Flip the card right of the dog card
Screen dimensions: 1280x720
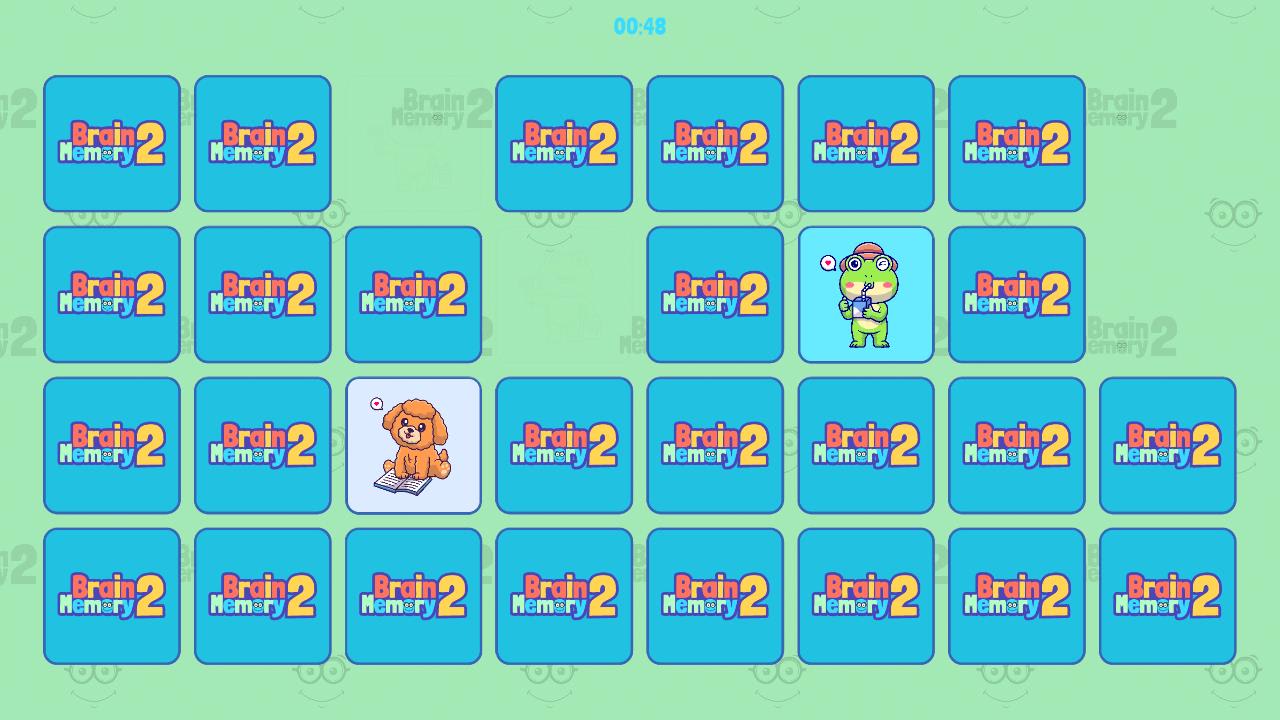564,443
